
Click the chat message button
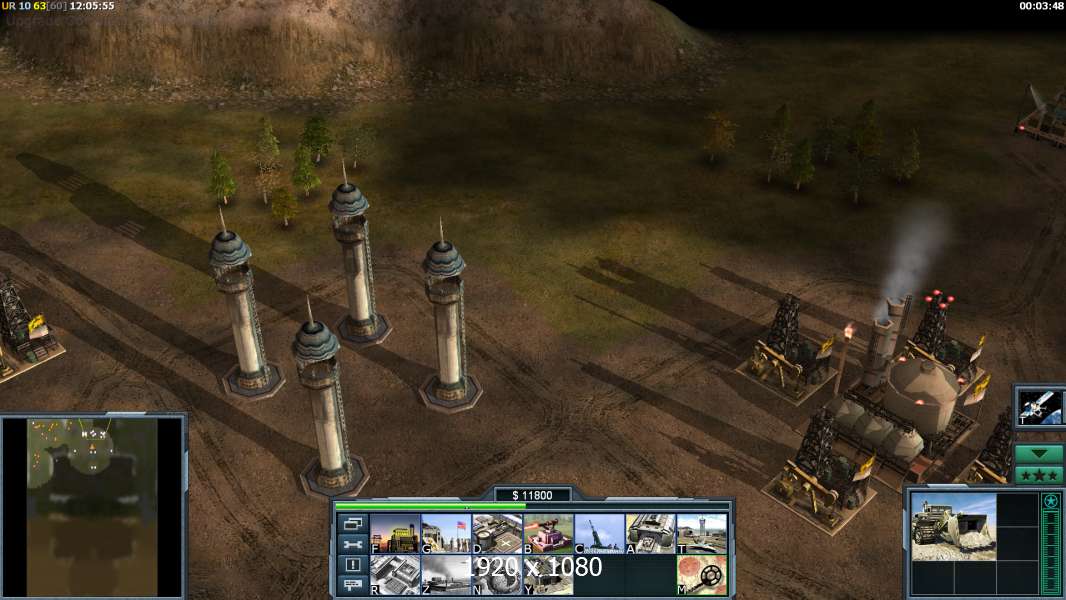click(x=351, y=586)
